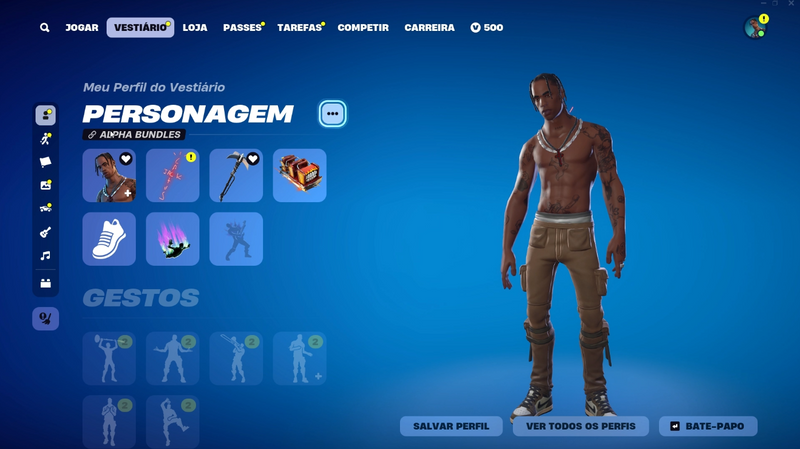Open the Tarefas tab

tap(299, 28)
